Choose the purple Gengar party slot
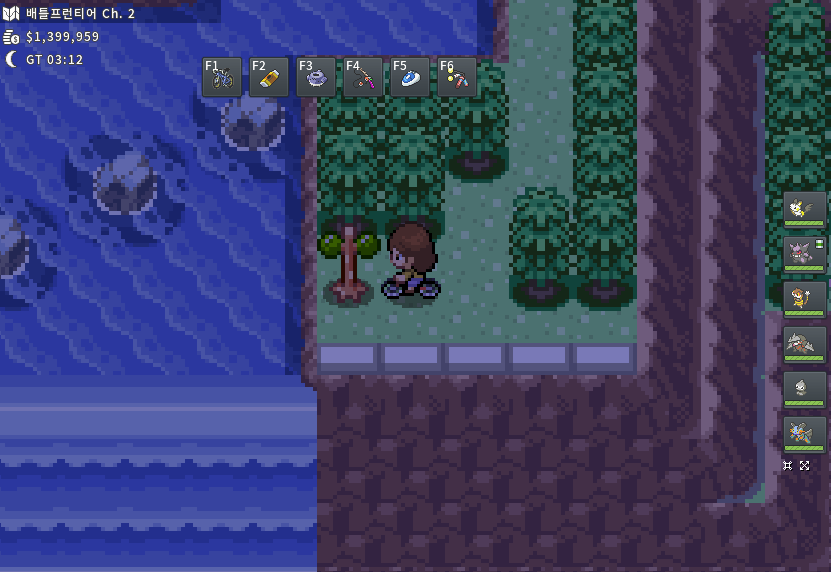831x572 pixels. point(805,254)
